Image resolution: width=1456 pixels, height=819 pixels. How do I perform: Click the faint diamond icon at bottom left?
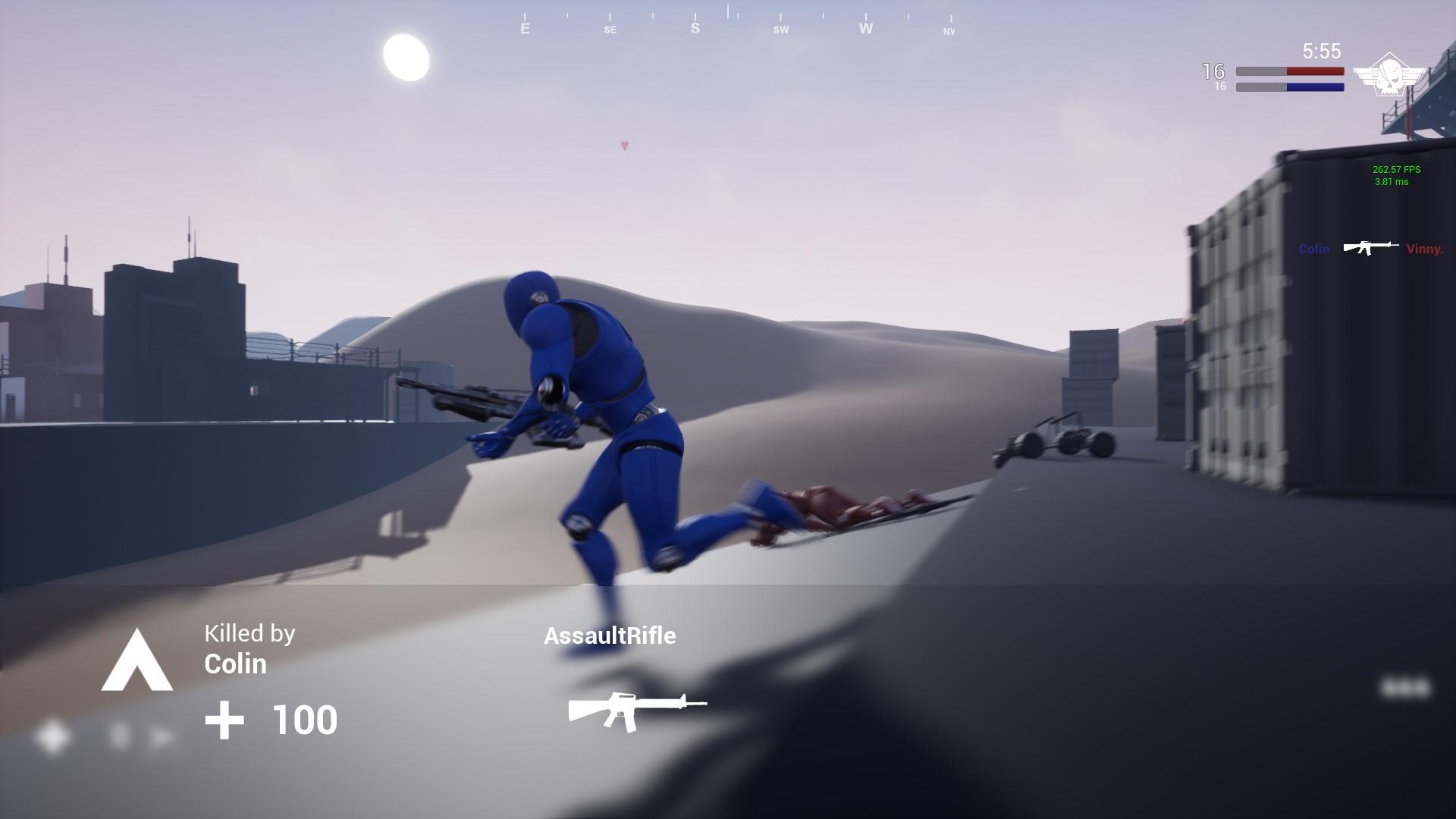[x=52, y=736]
